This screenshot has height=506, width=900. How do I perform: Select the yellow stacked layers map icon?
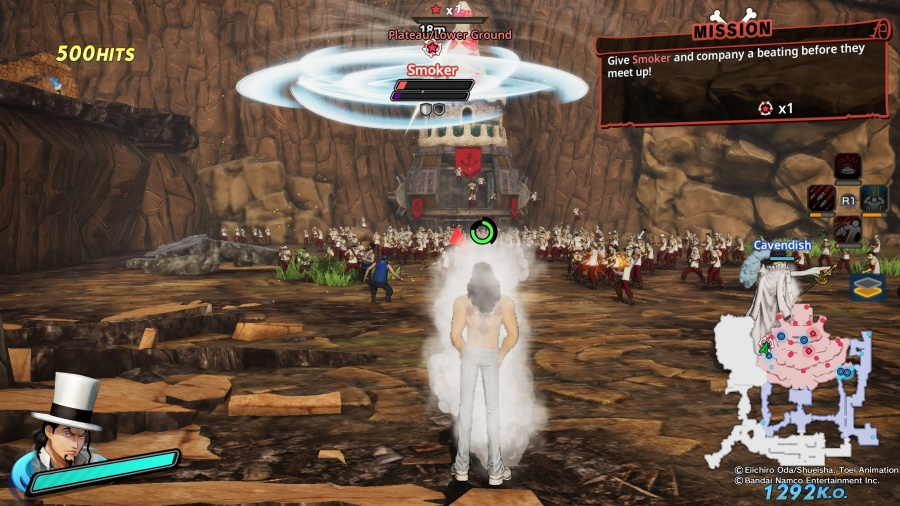pos(867,287)
